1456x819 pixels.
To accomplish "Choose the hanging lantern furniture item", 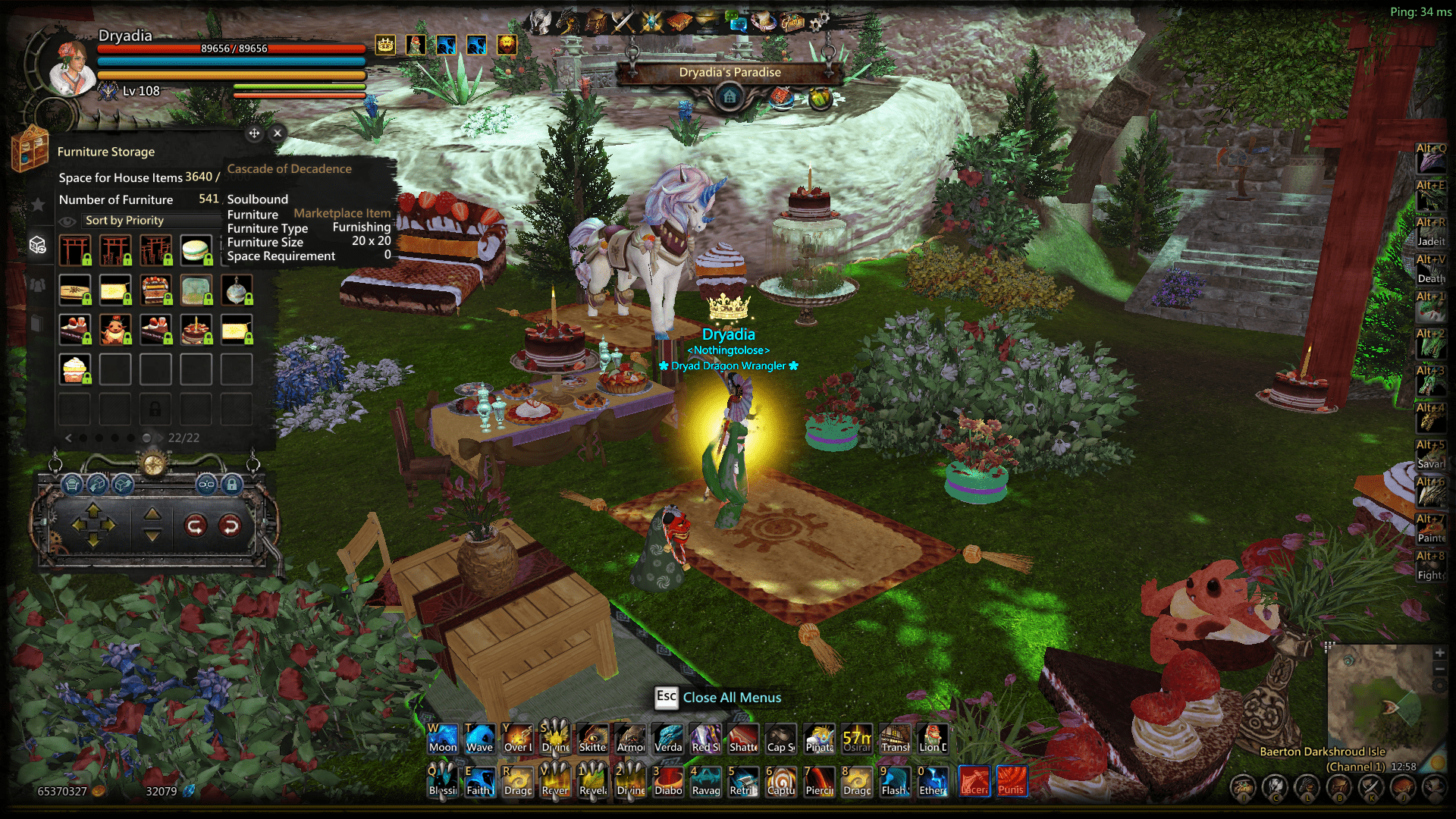I will 237,290.
